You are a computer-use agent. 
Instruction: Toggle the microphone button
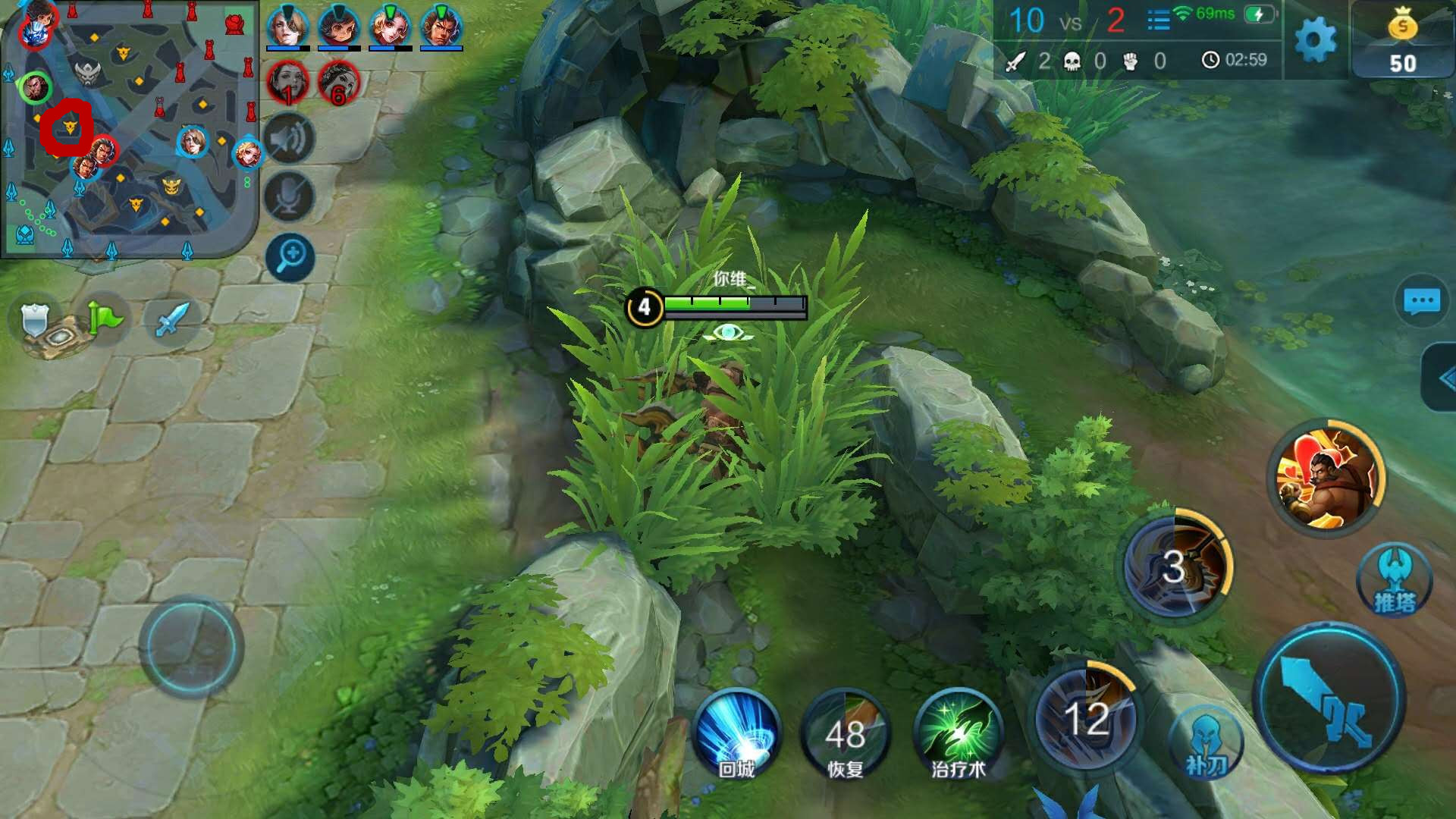[289, 197]
